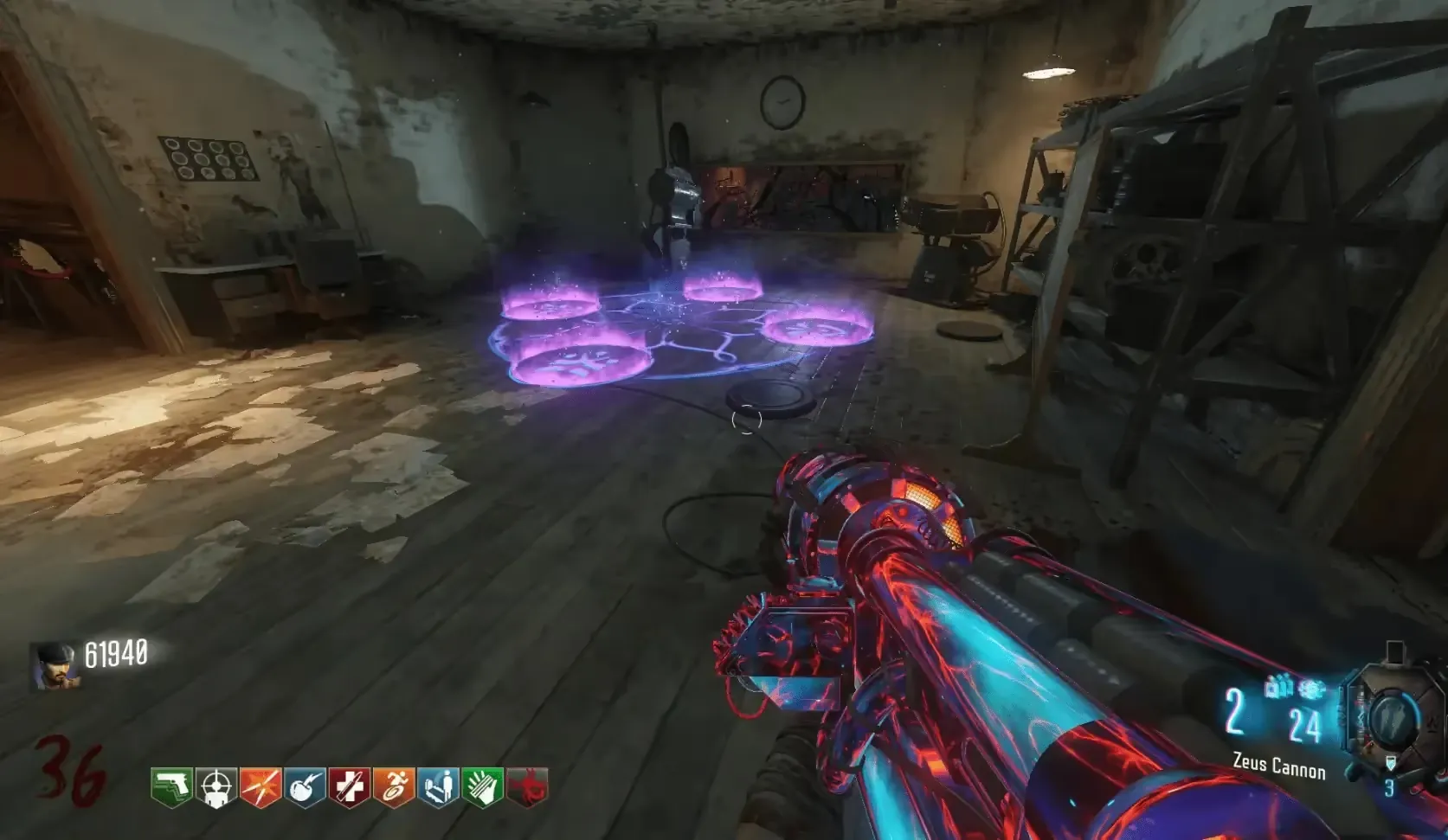Click the Mule Kick pistol perk icon
This screenshot has width=1448, height=840.
click(x=172, y=787)
